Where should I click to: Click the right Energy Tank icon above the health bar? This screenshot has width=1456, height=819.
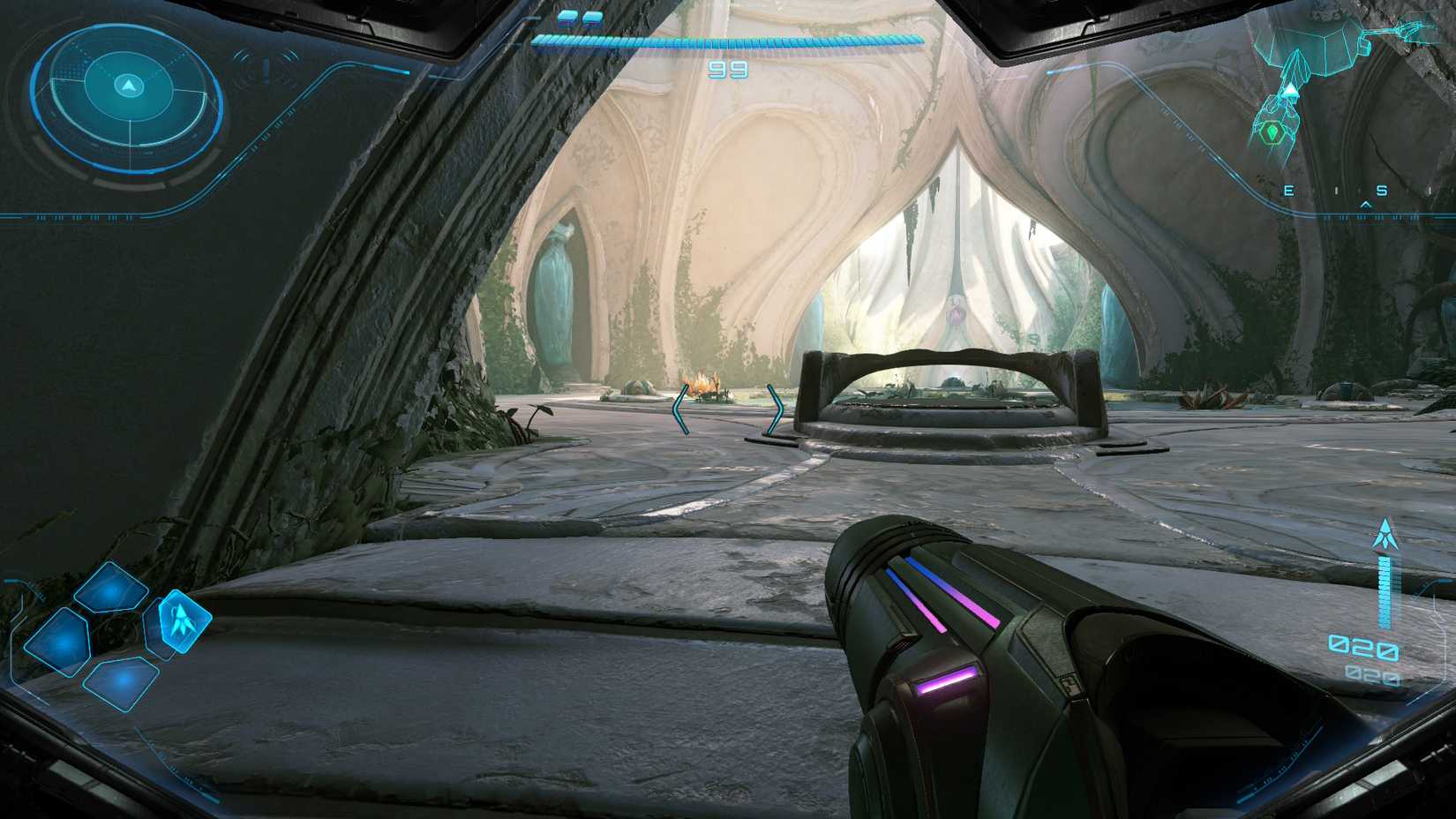(592, 19)
